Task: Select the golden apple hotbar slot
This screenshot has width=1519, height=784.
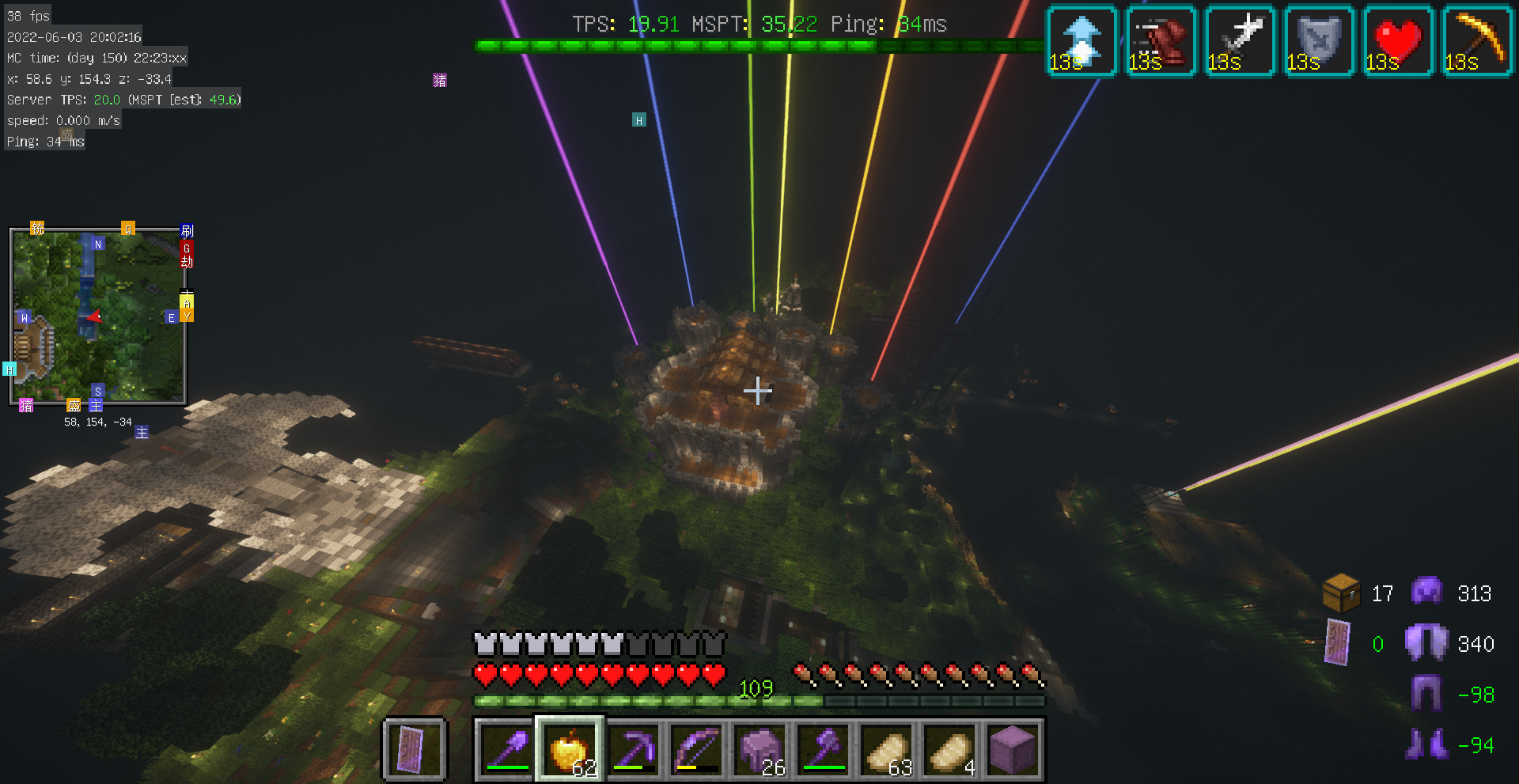Action: (x=570, y=748)
